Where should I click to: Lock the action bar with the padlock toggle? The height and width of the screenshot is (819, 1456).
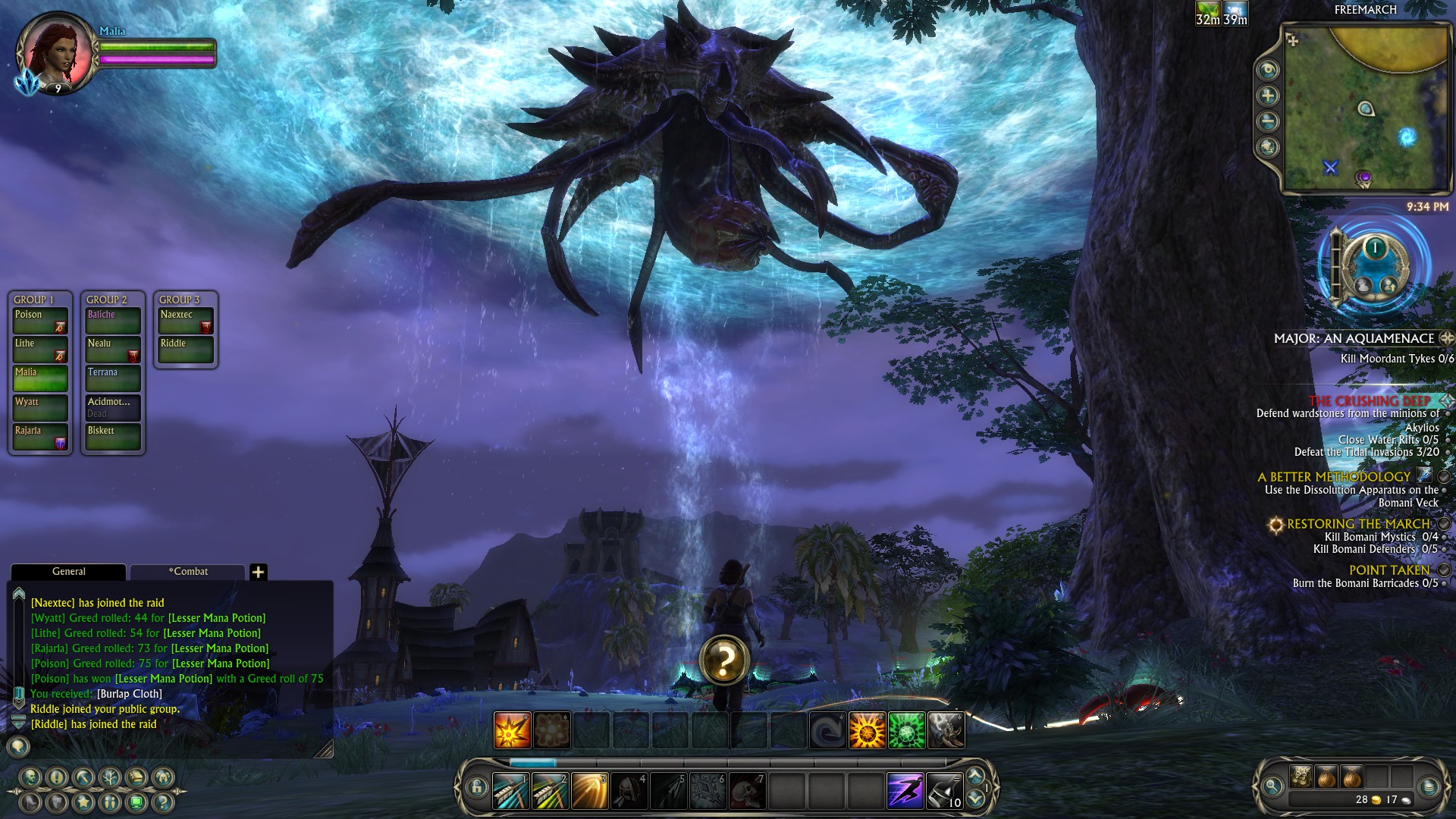[x=476, y=787]
